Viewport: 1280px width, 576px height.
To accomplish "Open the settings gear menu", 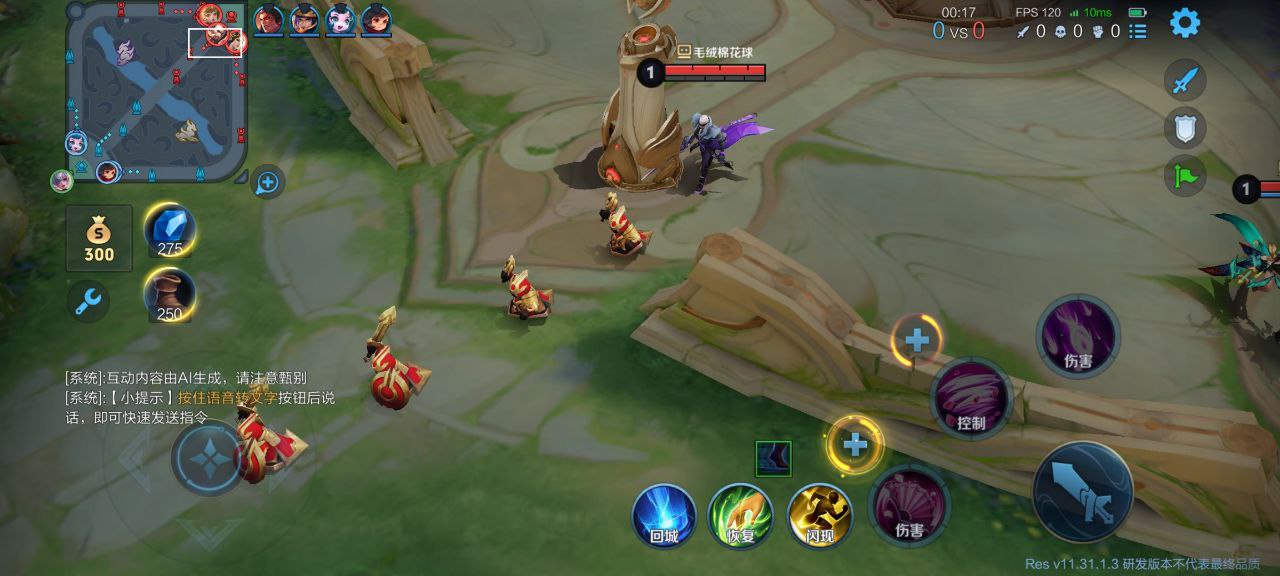I will (1185, 22).
